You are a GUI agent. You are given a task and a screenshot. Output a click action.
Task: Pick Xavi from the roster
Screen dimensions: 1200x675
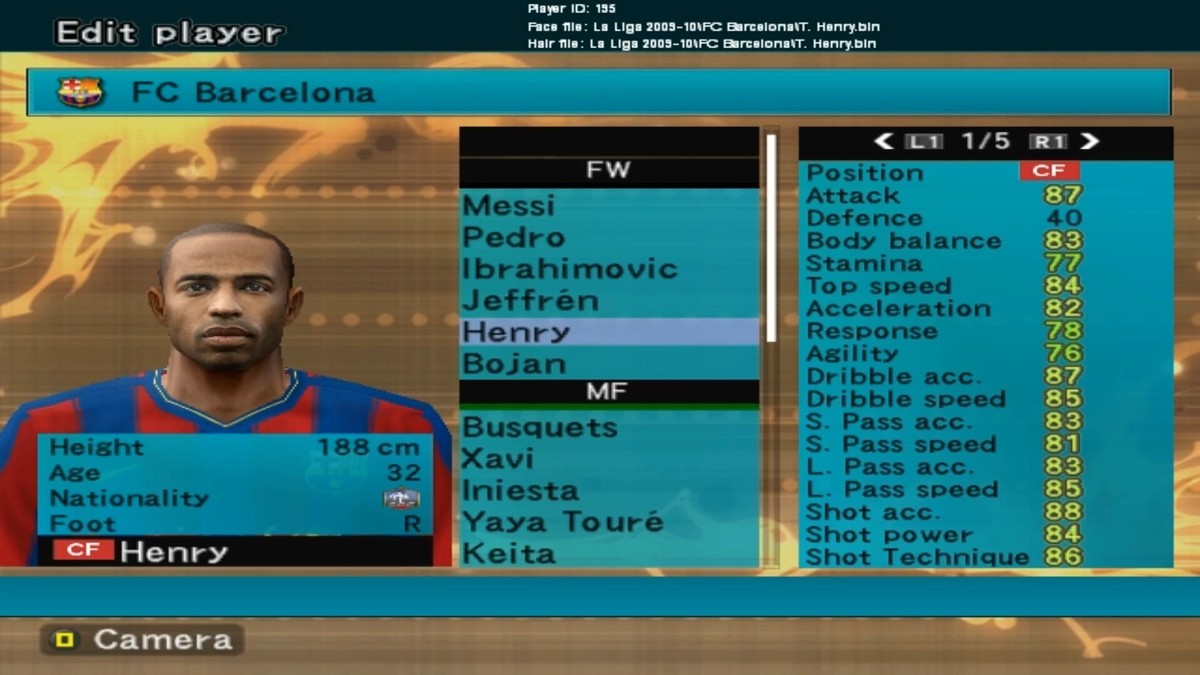(x=608, y=459)
